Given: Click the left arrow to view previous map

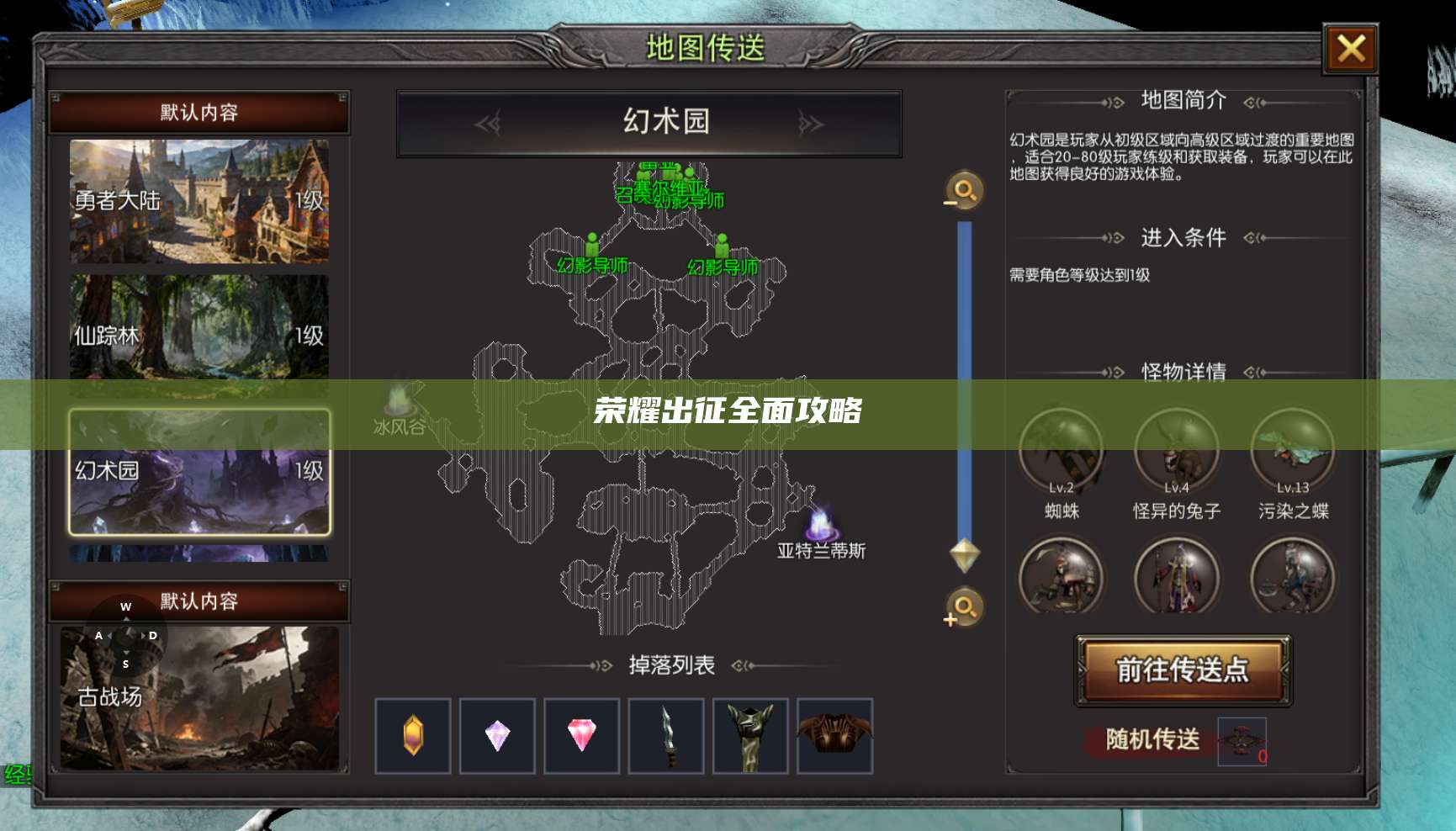Looking at the screenshot, I should coord(486,121).
